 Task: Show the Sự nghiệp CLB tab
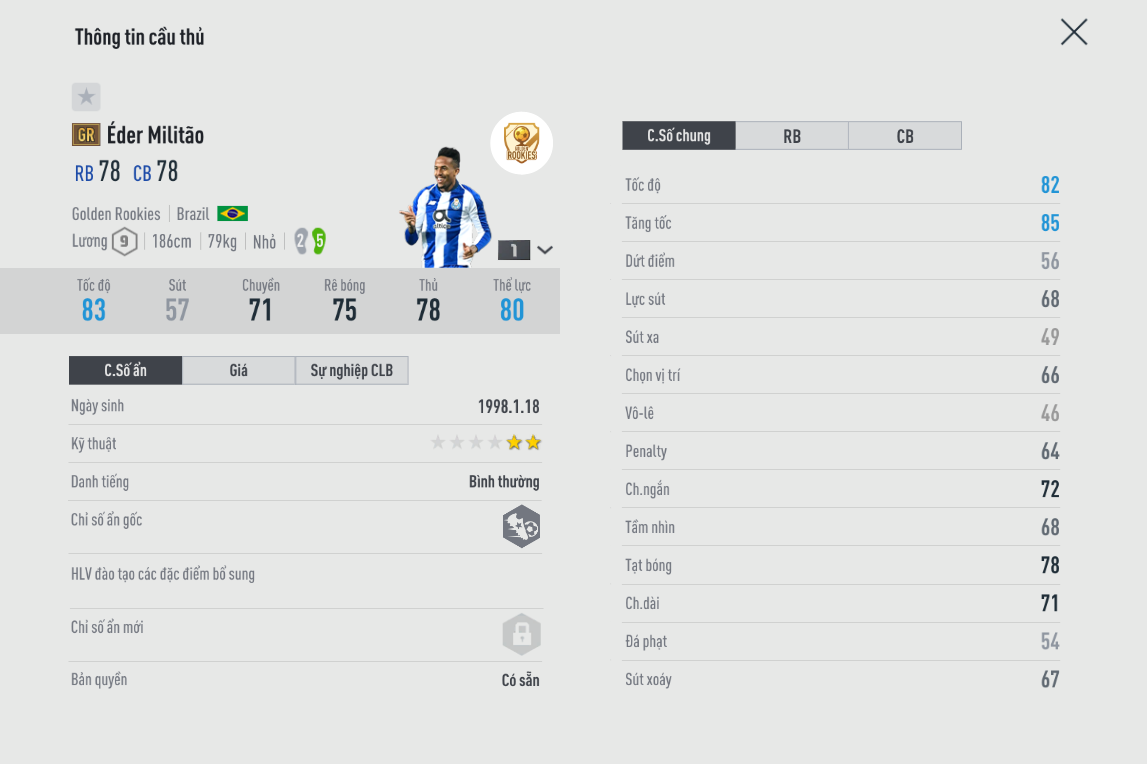click(x=352, y=371)
